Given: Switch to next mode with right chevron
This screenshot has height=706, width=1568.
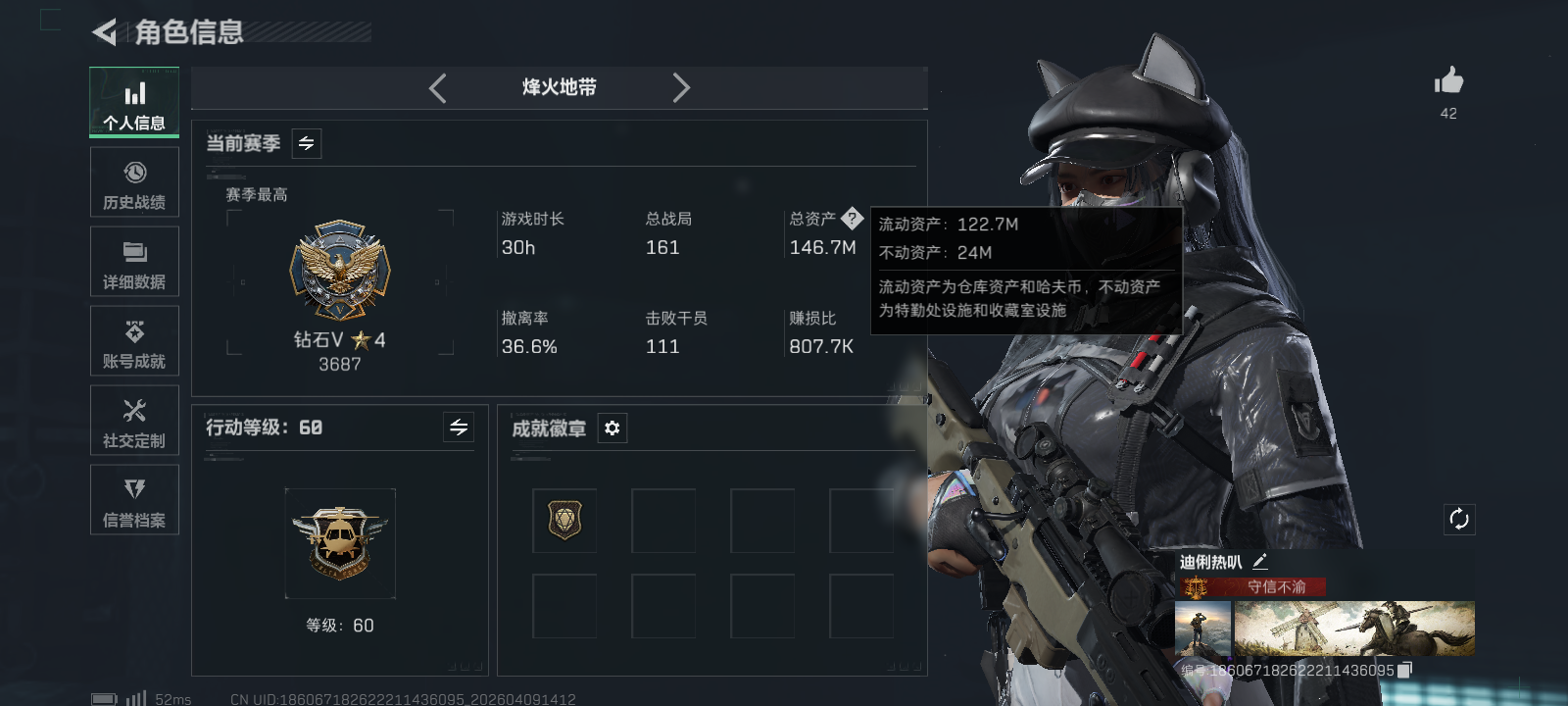Looking at the screenshot, I should (682, 87).
